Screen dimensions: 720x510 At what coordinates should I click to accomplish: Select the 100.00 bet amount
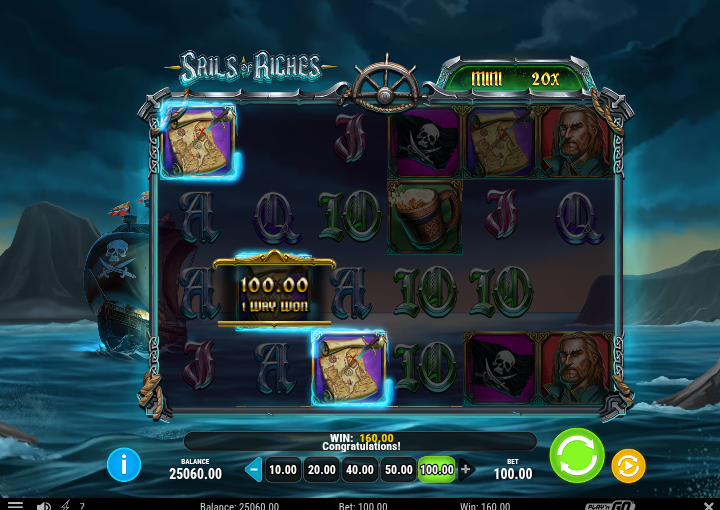tap(436, 469)
